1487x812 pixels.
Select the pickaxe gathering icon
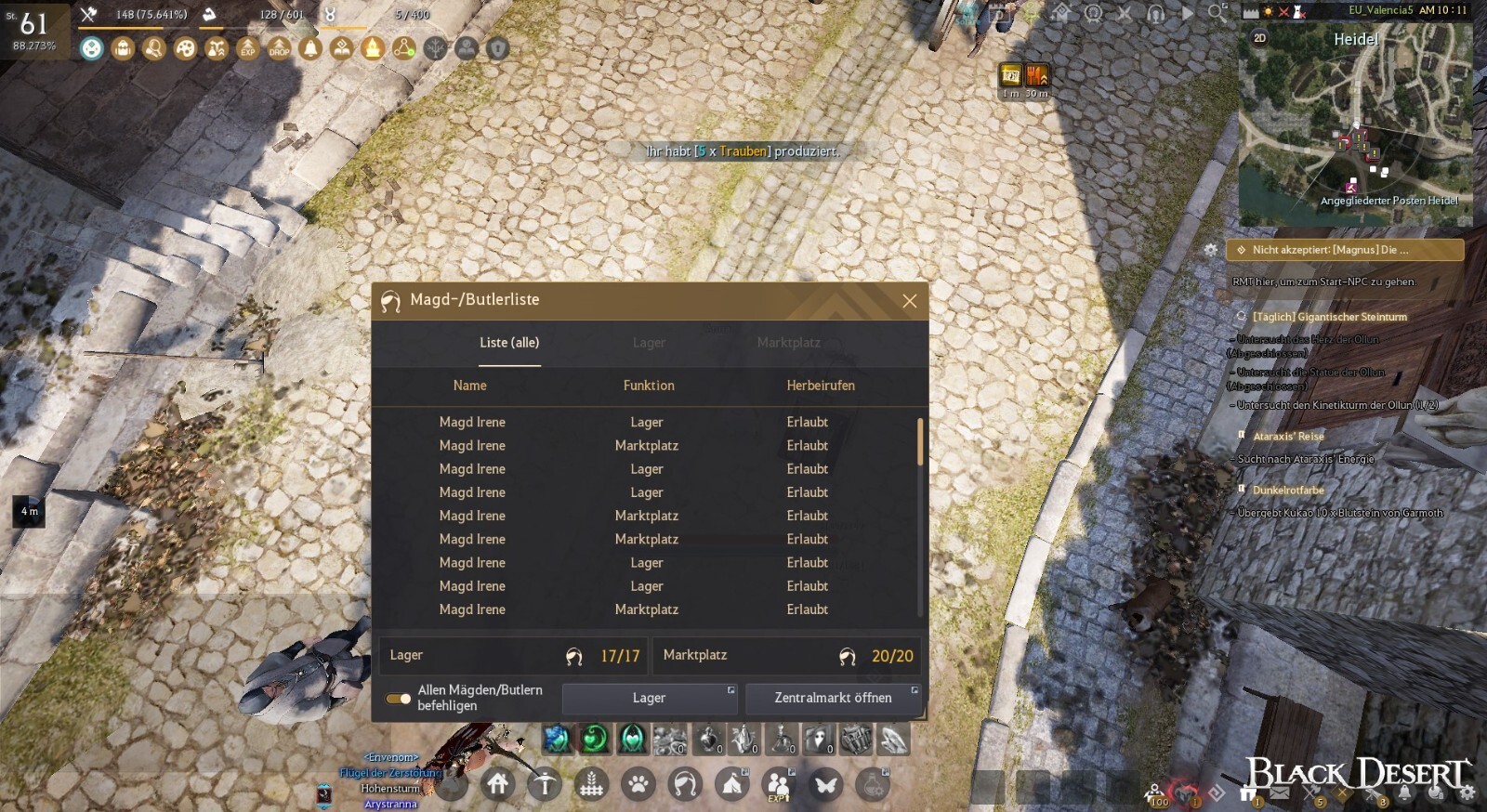pos(545,784)
